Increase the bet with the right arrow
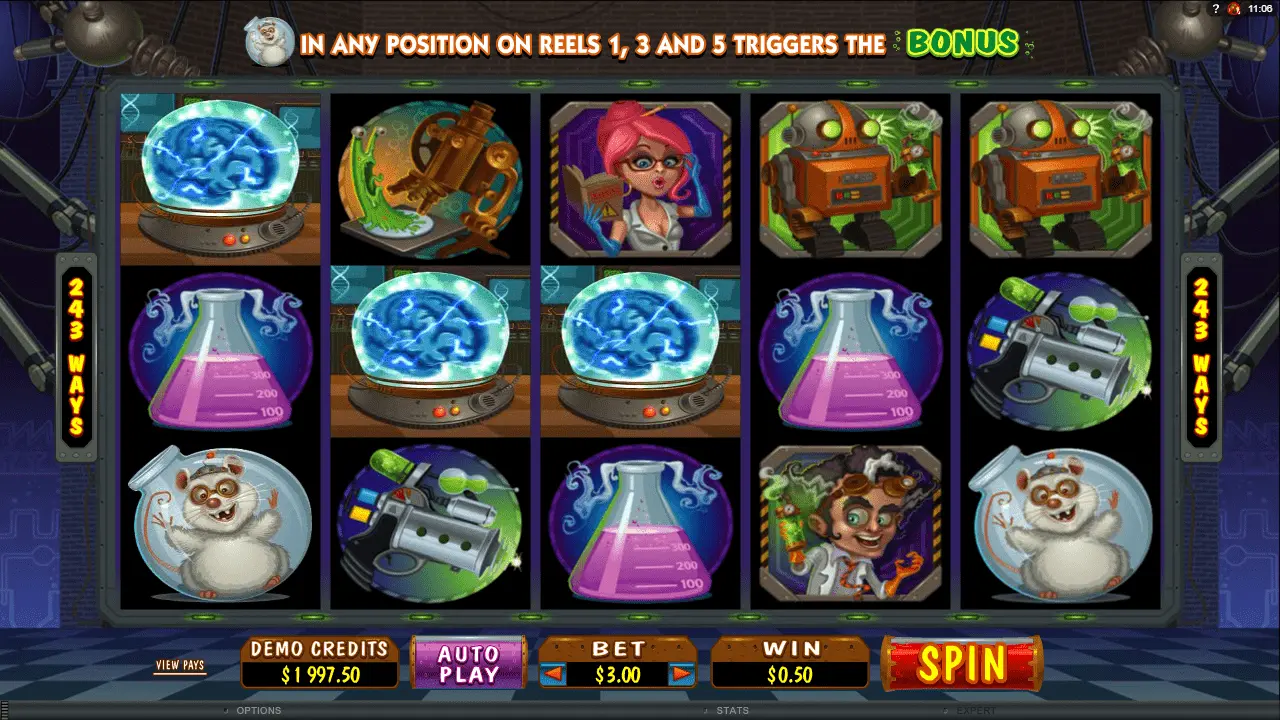 (x=682, y=675)
